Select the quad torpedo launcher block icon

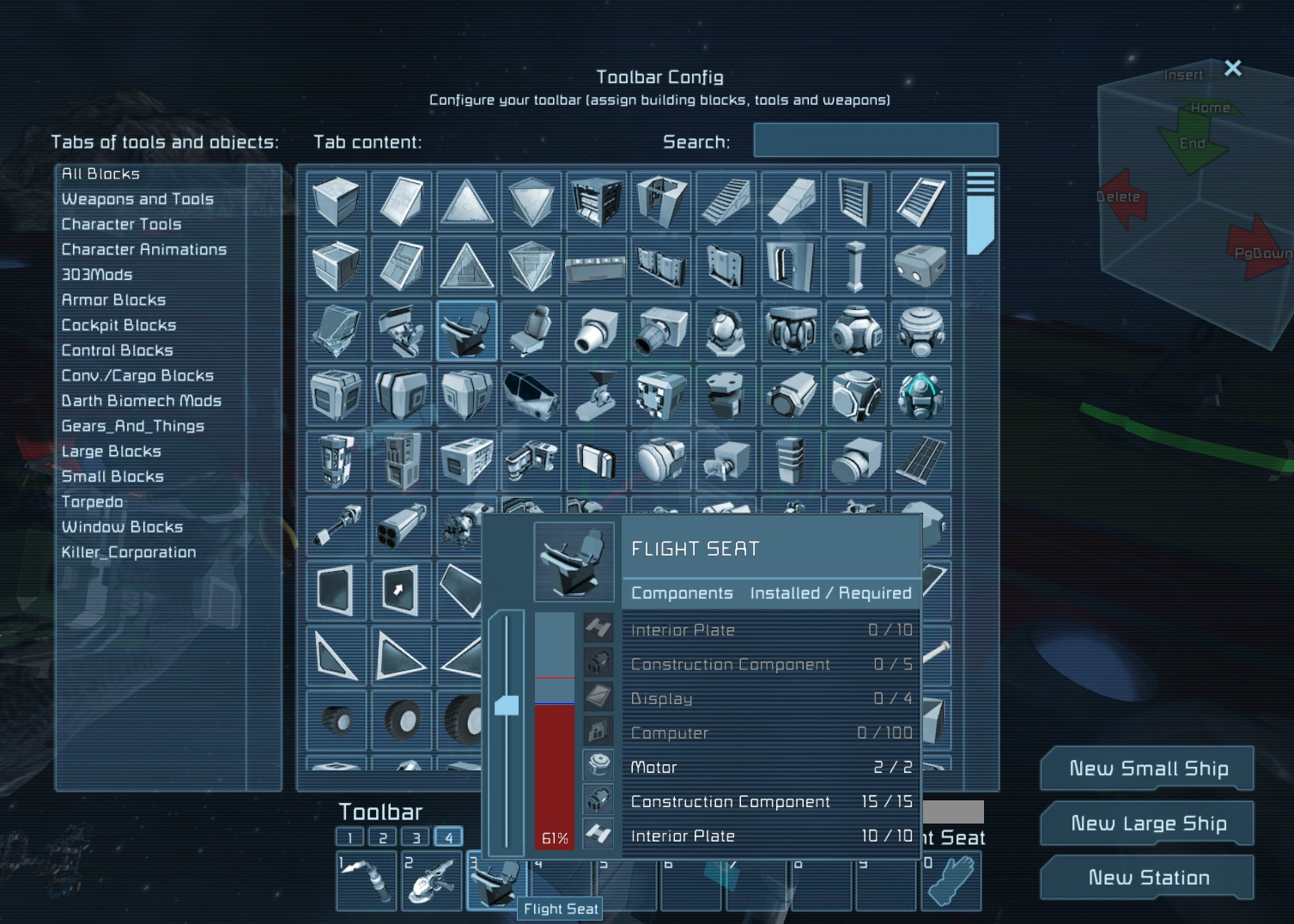401,525
